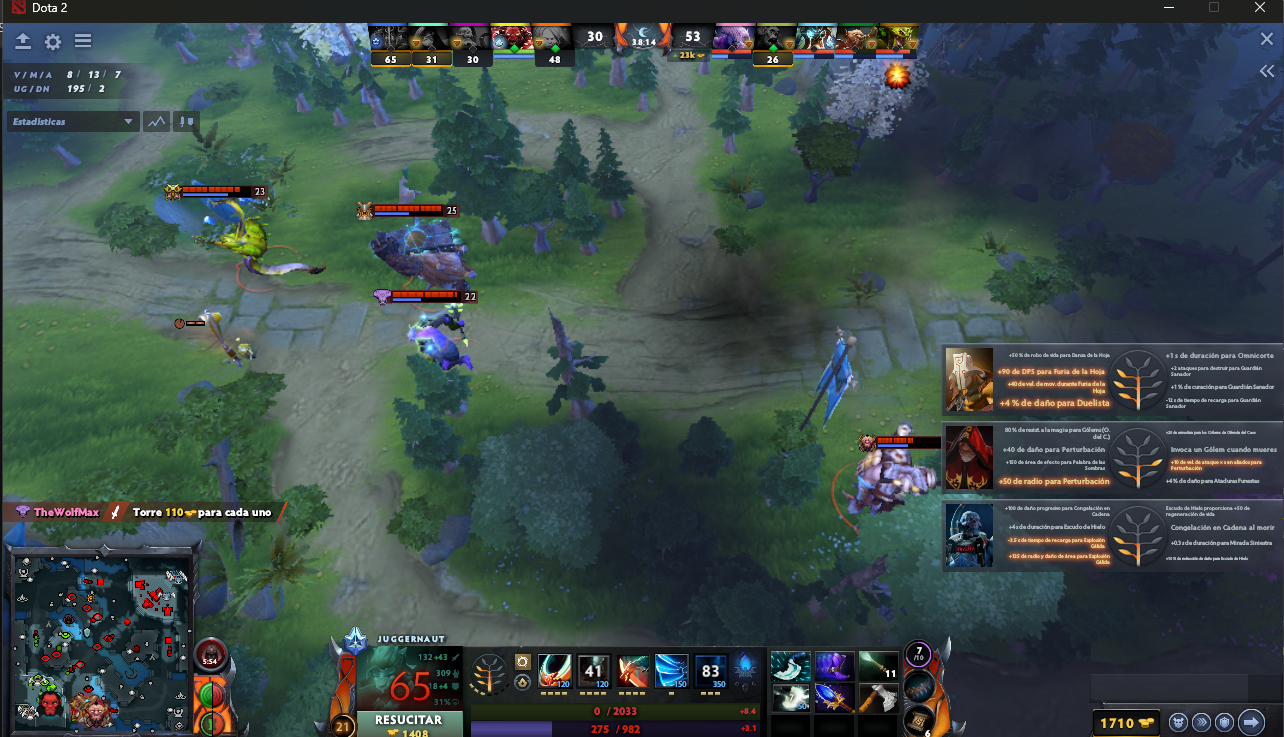Open the gear settings menu
Image resolution: width=1284 pixels, height=737 pixels.
coord(53,42)
